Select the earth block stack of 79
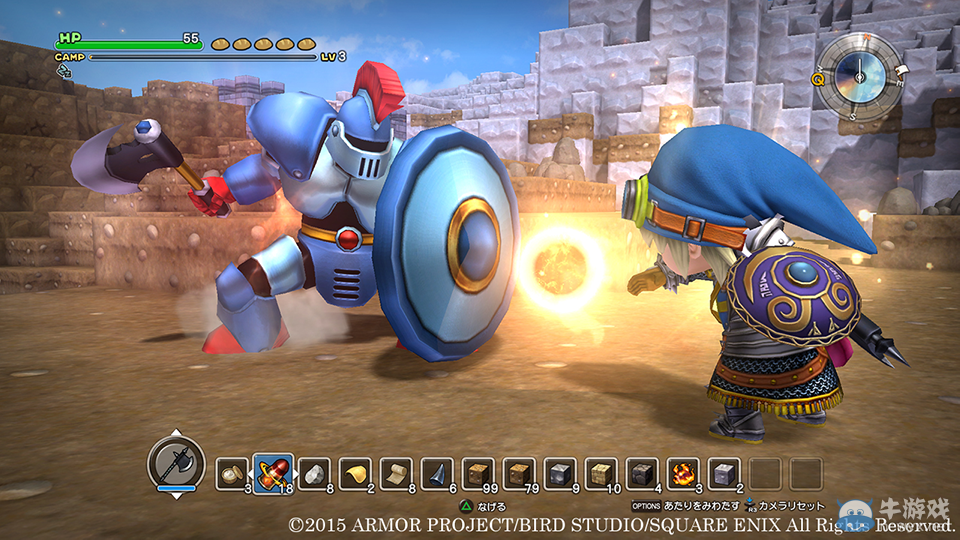The height and width of the screenshot is (540, 960). (x=519, y=473)
